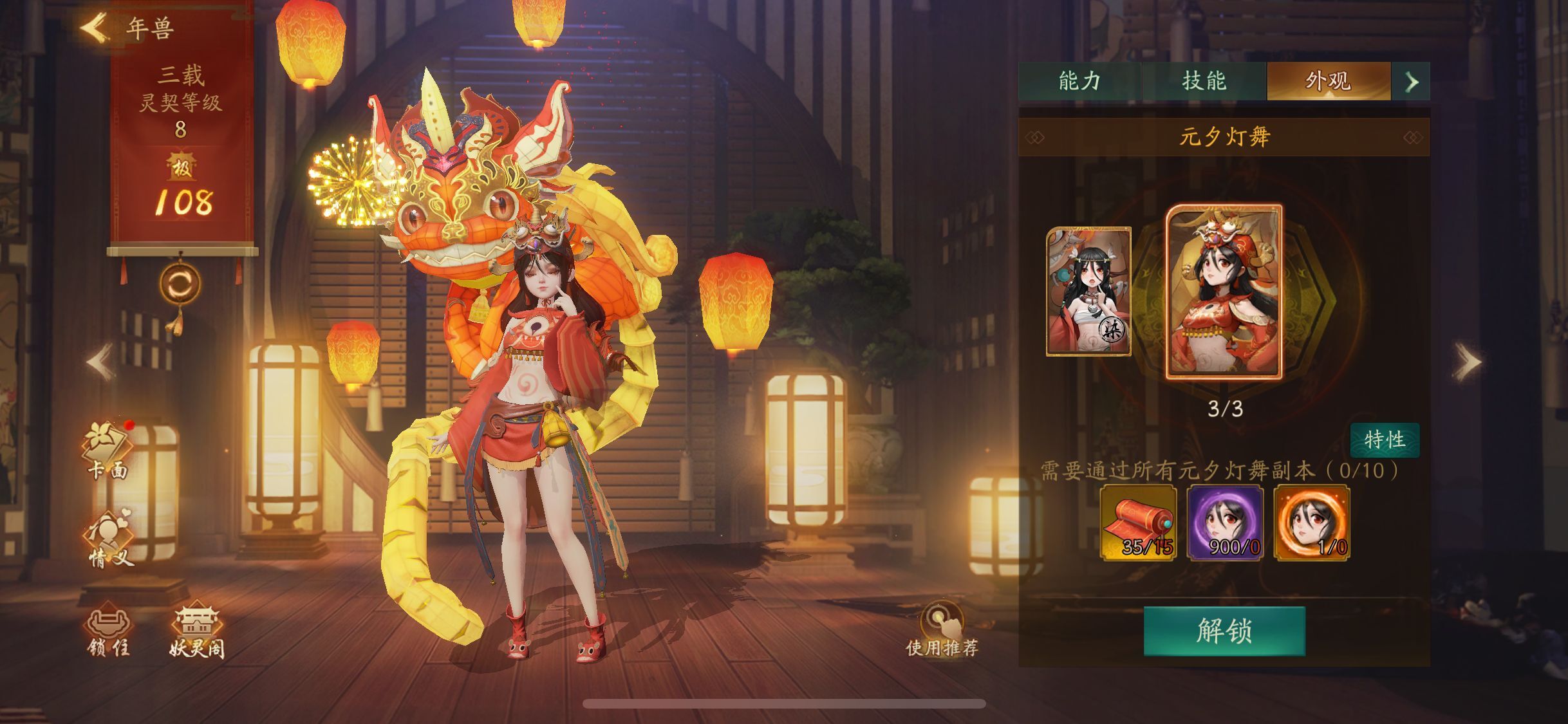Switch to the 技能 (skills) tab
This screenshot has width=1568, height=724.
pos(1207,81)
